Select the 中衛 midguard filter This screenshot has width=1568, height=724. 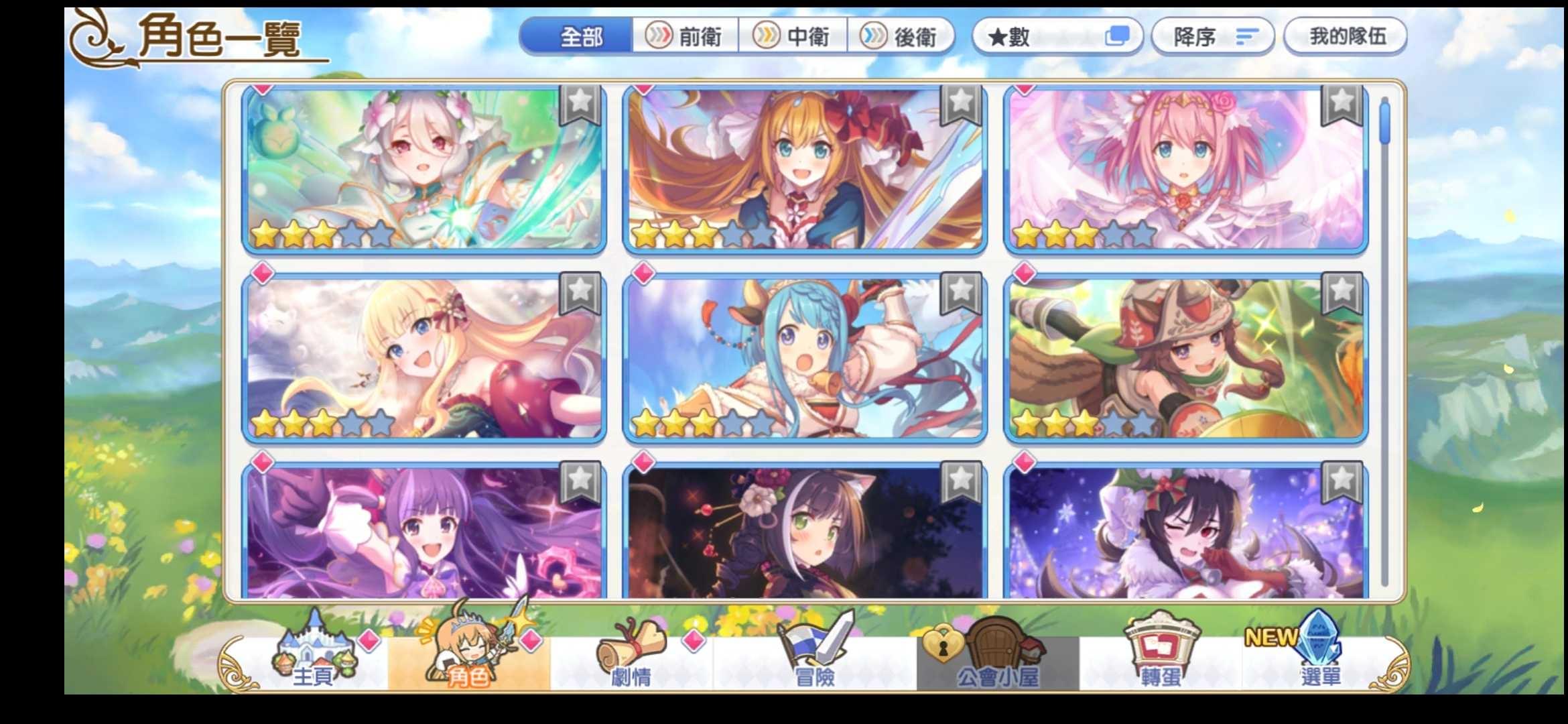[x=795, y=37]
